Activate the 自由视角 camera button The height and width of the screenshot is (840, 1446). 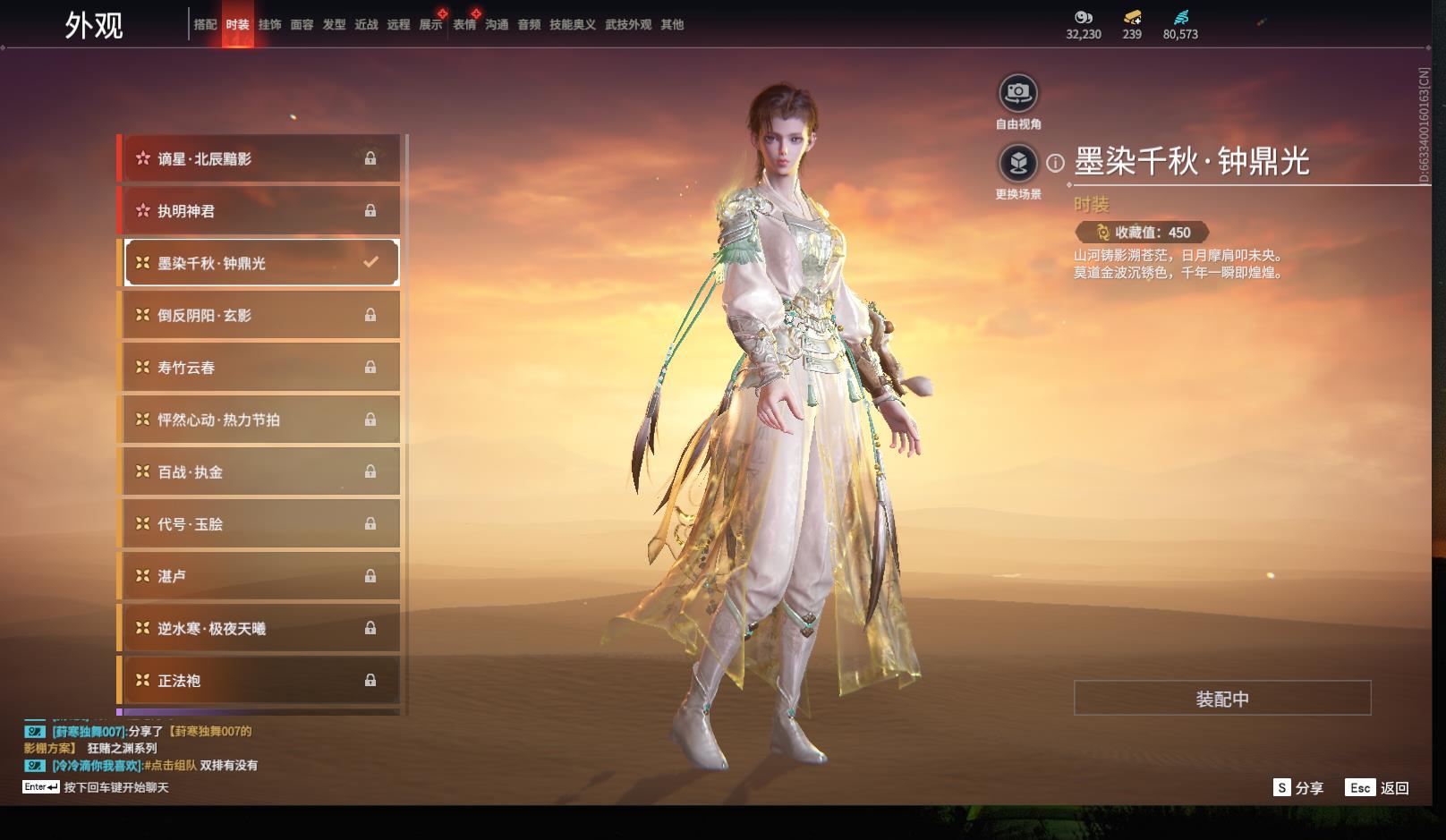point(1018,93)
